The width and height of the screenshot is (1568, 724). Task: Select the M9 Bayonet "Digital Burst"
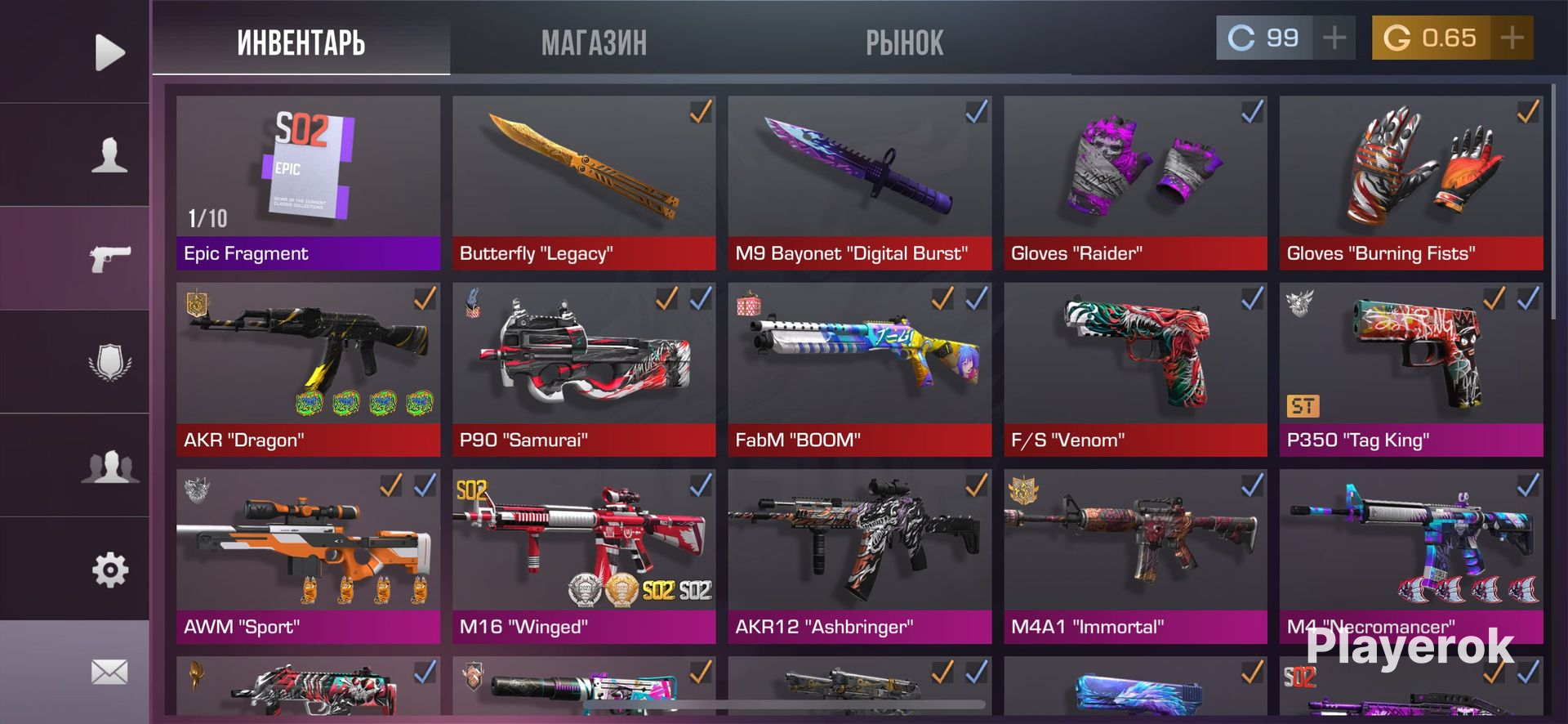coord(859,183)
